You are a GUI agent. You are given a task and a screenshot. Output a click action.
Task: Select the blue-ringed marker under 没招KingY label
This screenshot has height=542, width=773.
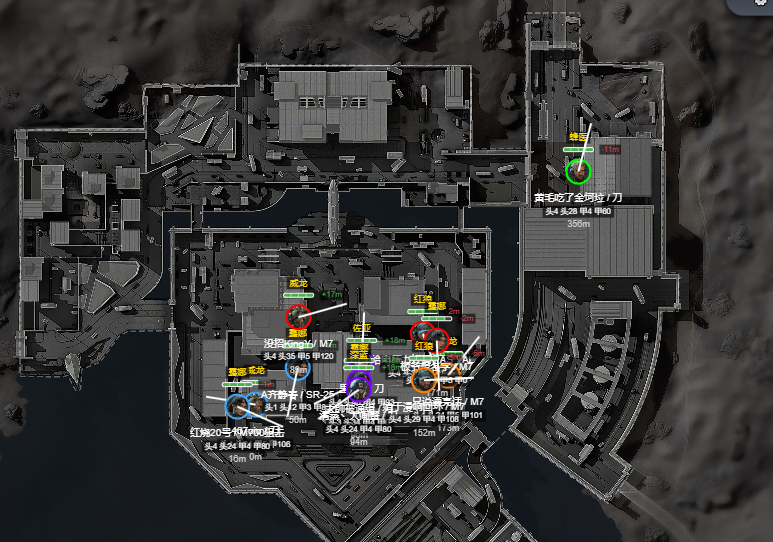pos(299,370)
